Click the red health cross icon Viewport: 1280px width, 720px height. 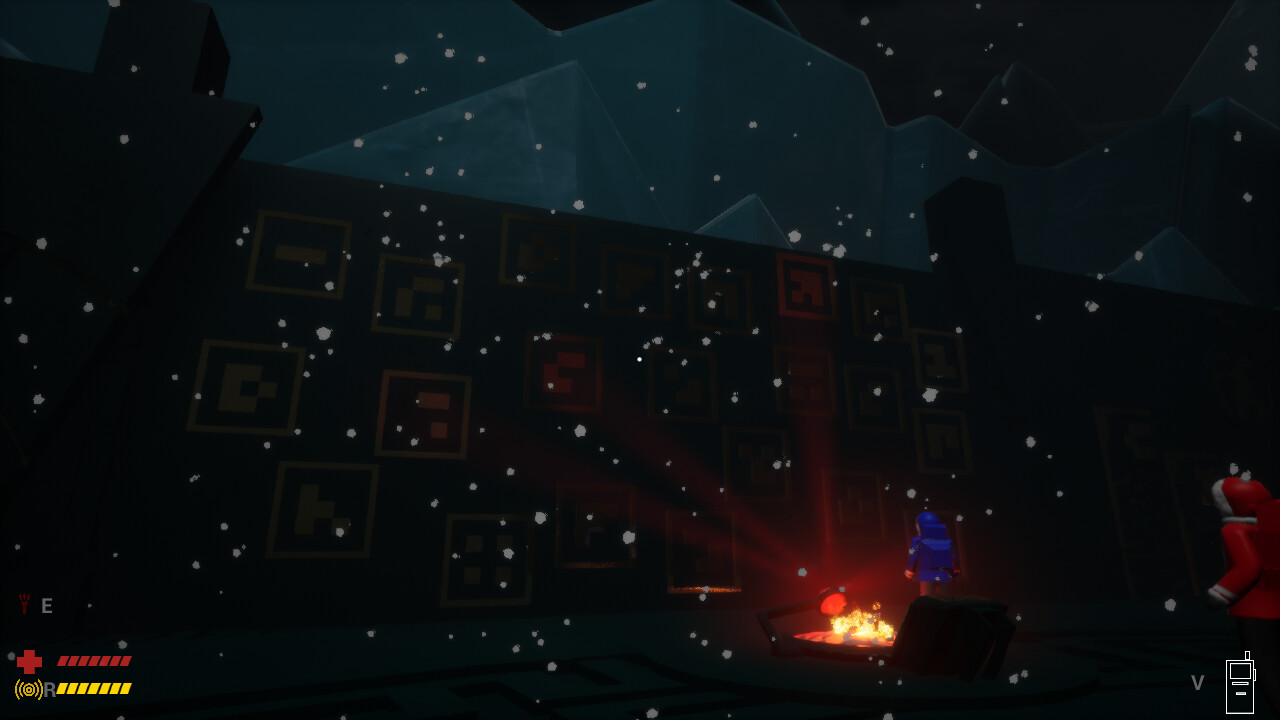pyautogui.click(x=30, y=660)
